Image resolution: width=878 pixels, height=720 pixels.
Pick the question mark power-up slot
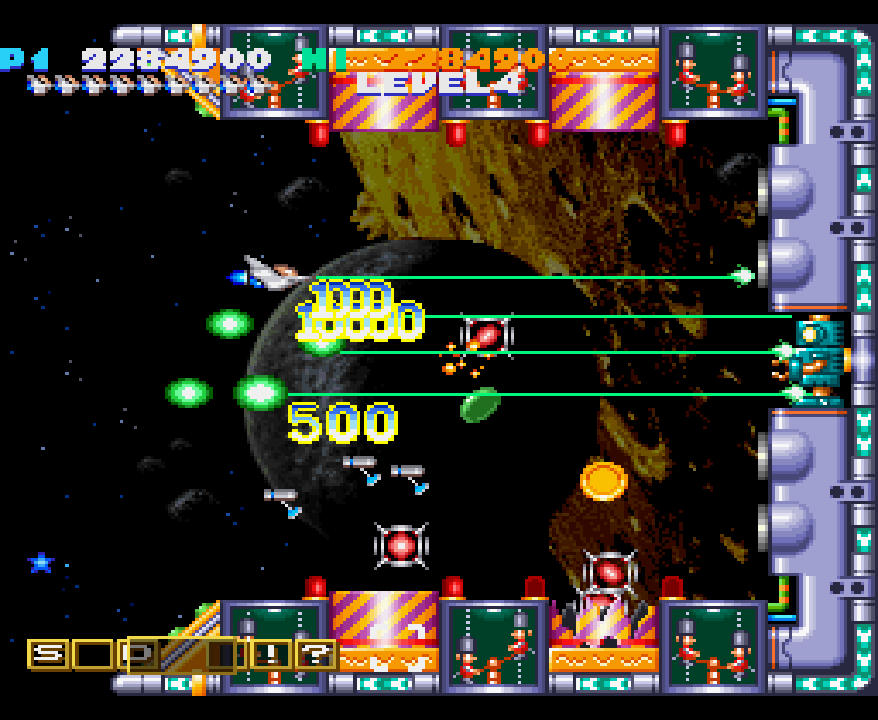click(x=315, y=655)
